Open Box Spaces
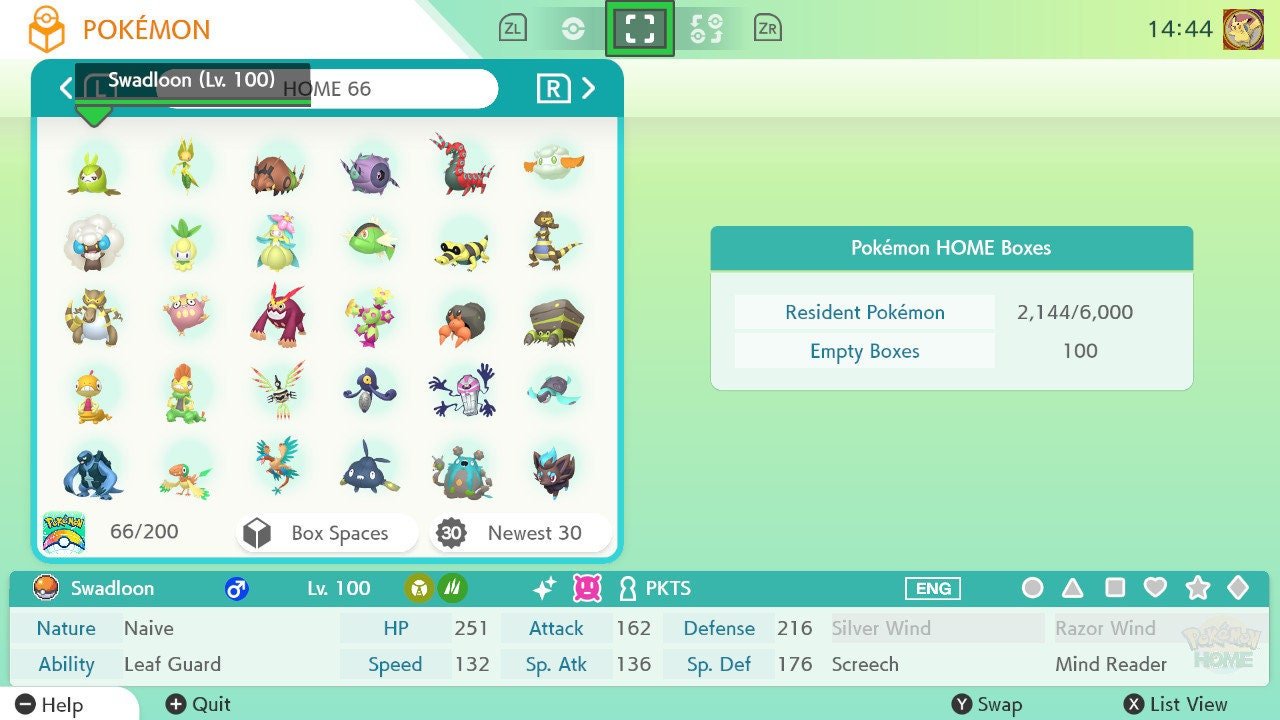1280x720 pixels. pyautogui.click(x=326, y=533)
